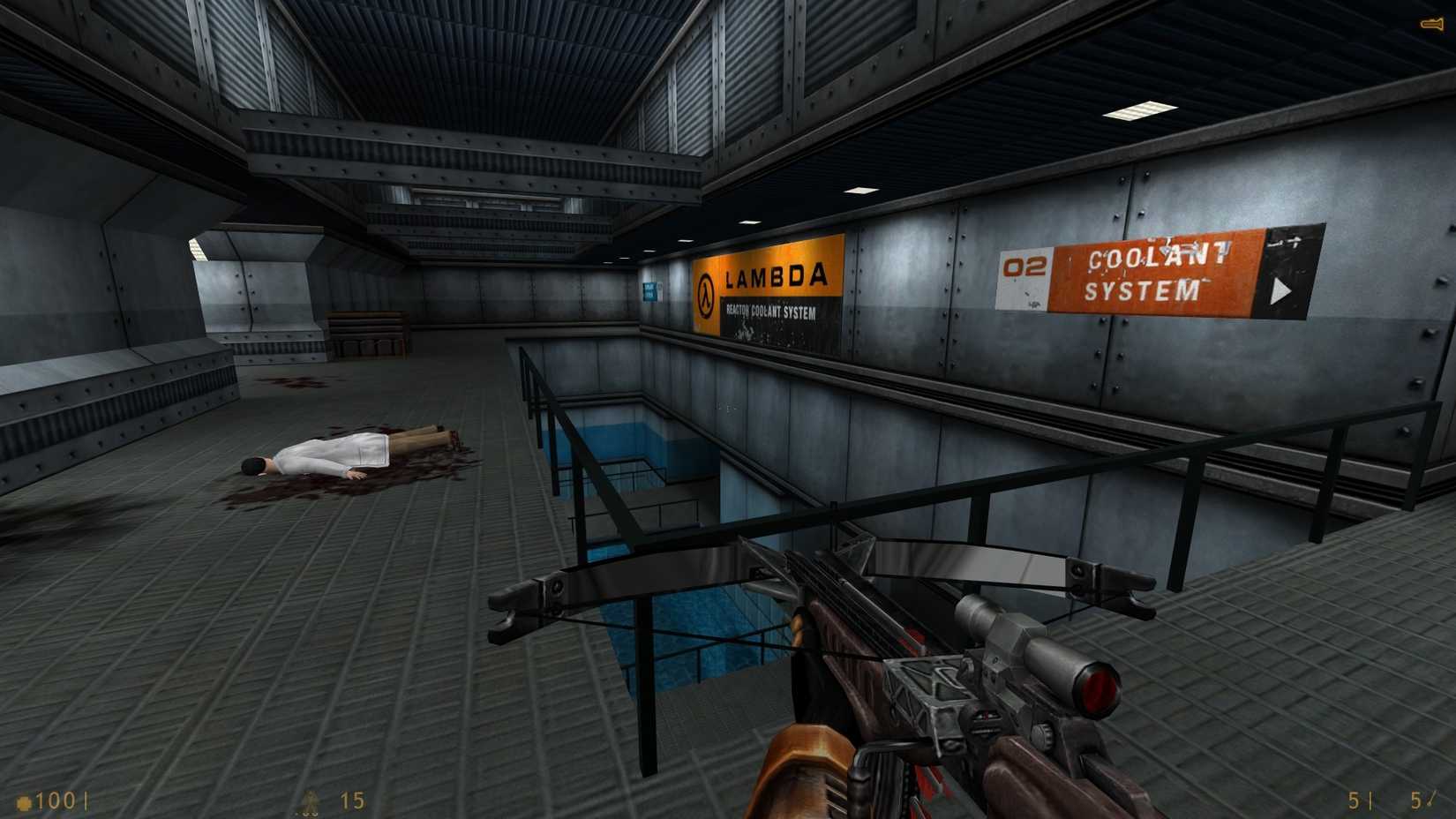Click the crosshair at screen center
1456x819 pixels.
tap(728, 409)
